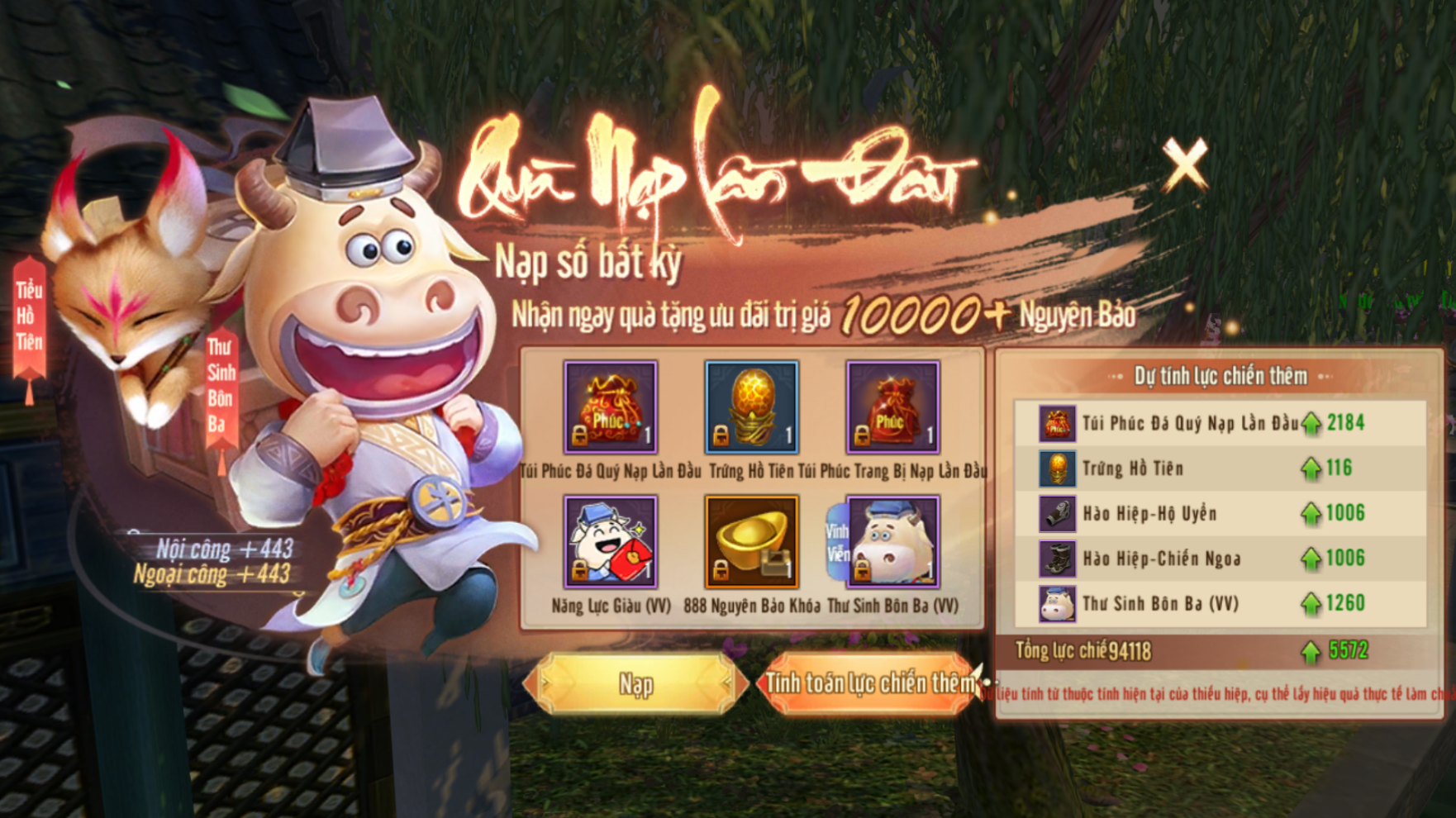
Task: Choose Trứng Hồ Tiên power list row
Action: [x=1220, y=468]
